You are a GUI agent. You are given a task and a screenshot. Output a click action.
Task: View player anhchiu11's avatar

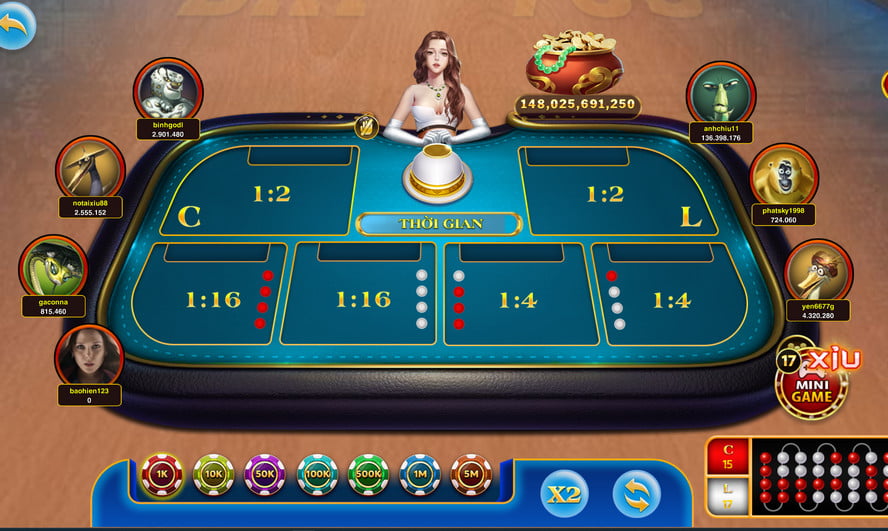pos(720,93)
